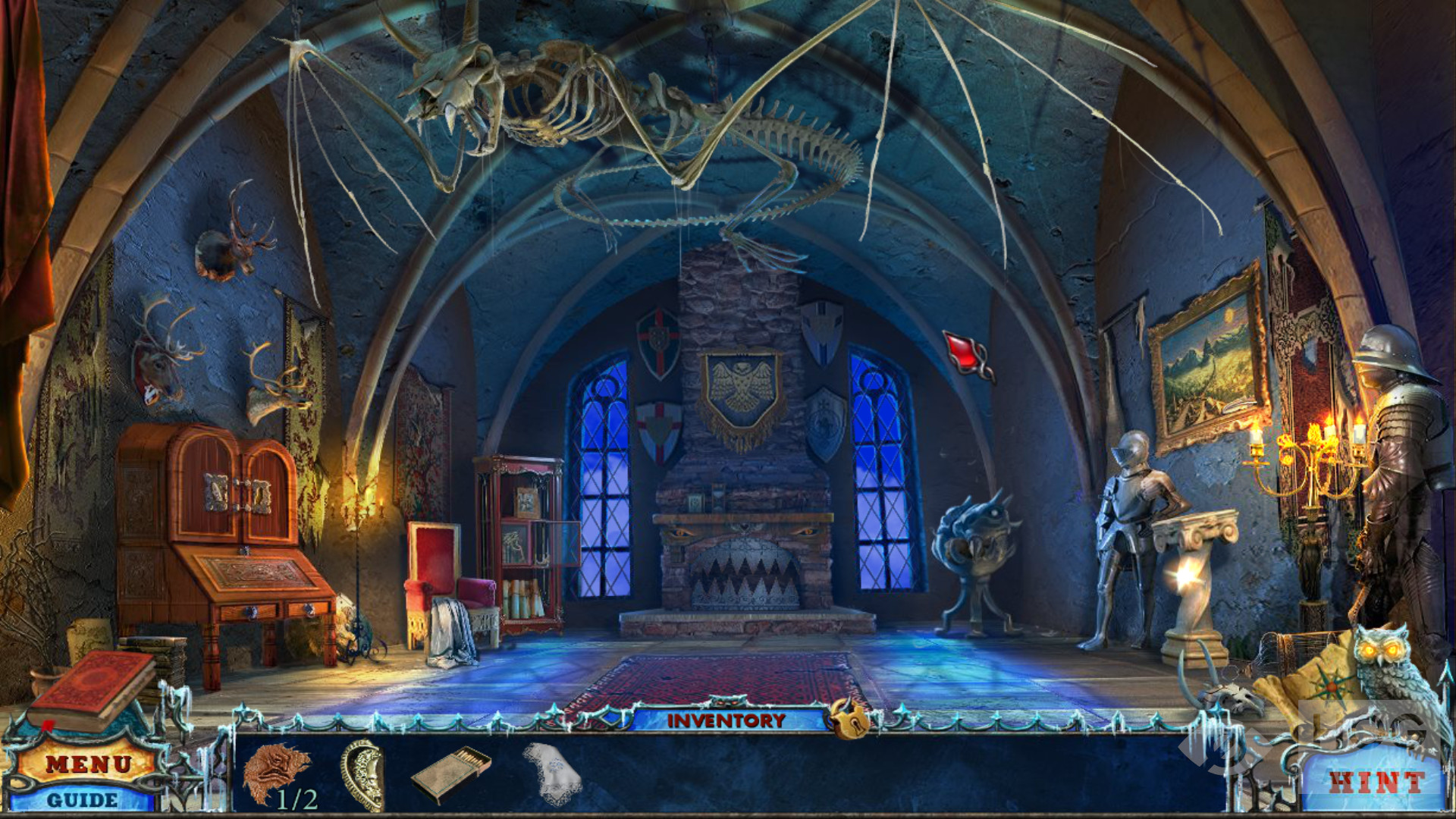The image size is (1456, 819).
Task: Pick the golden crescent ornament from inventory
Action: click(x=363, y=775)
